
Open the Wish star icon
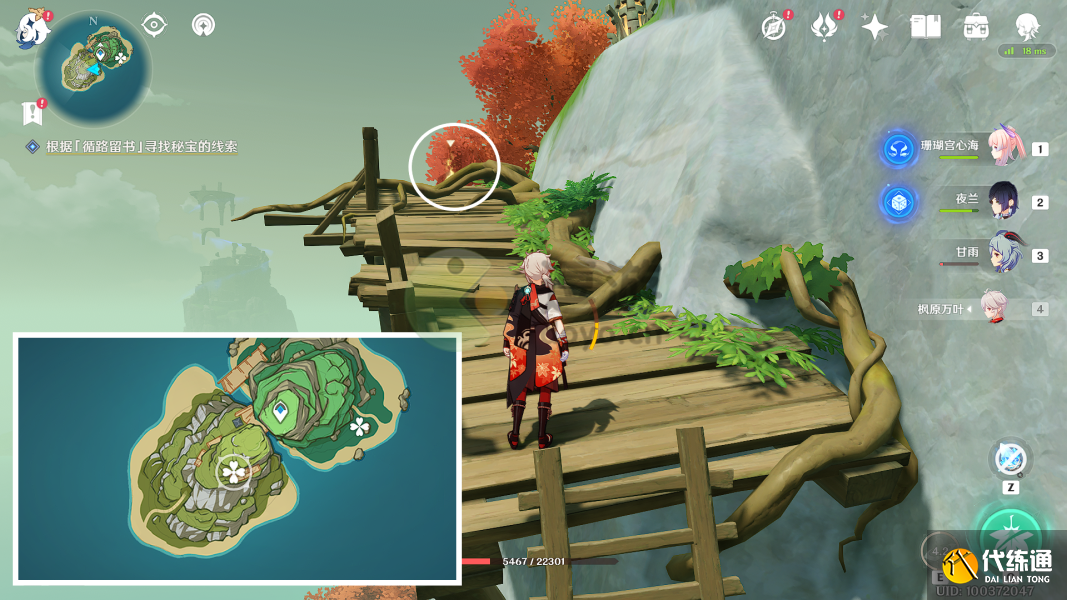875,27
